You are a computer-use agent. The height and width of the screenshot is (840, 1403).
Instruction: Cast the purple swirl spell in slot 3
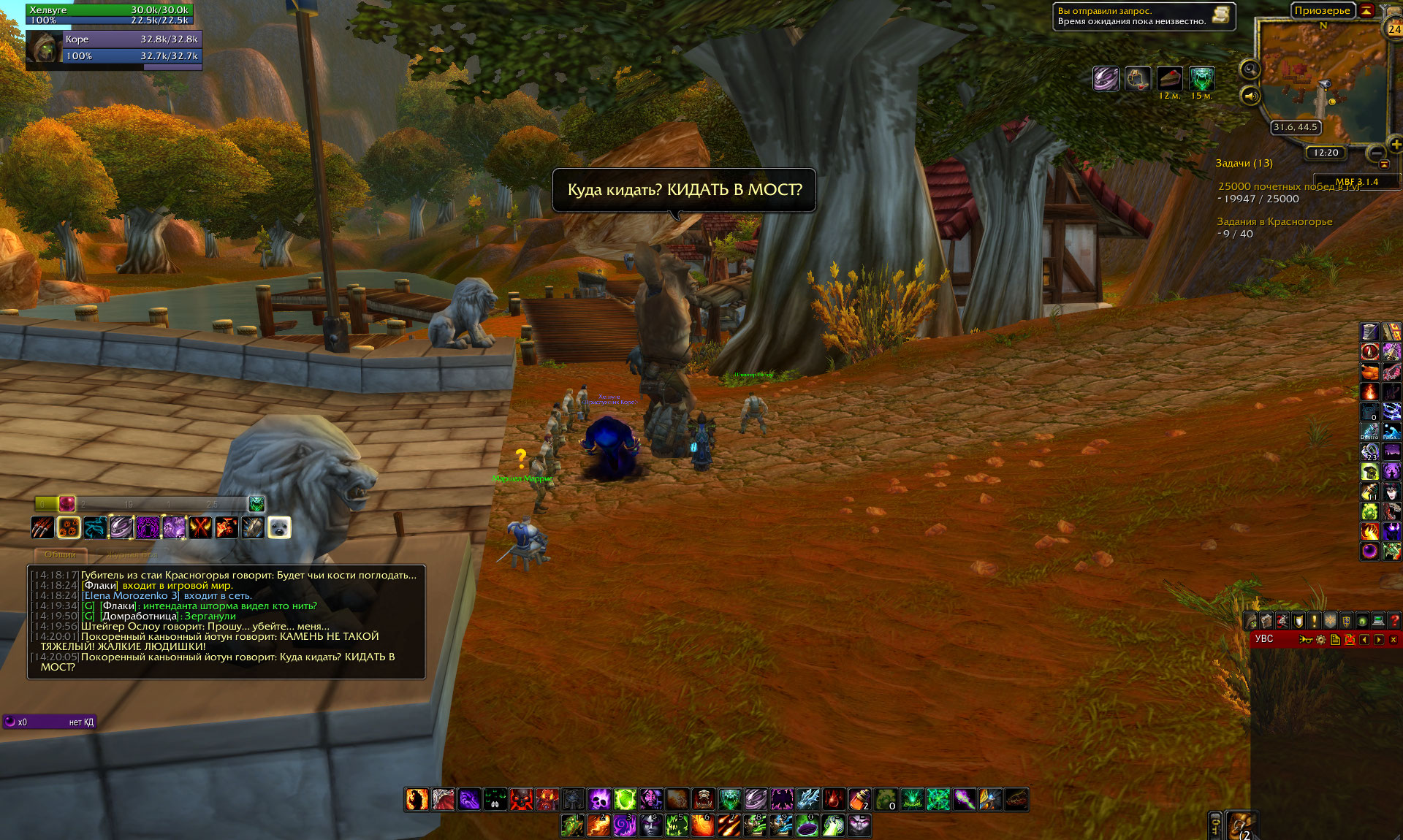click(624, 825)
